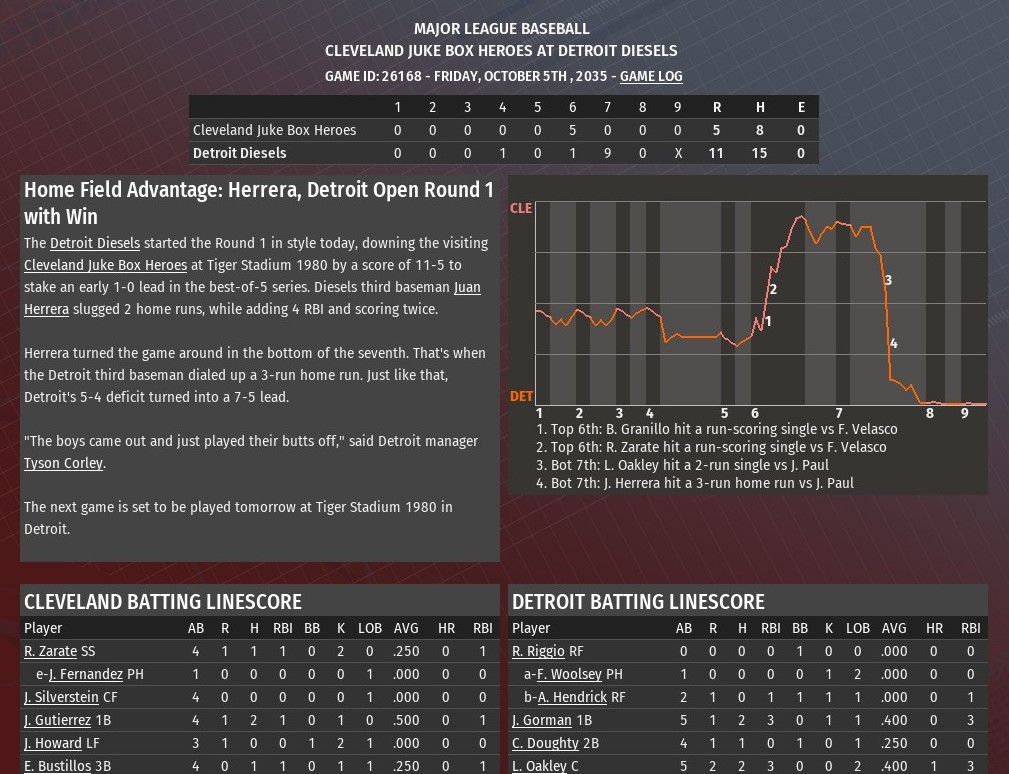Open the Game Log link
This screenshot has width=1009, height=774.
651,76
